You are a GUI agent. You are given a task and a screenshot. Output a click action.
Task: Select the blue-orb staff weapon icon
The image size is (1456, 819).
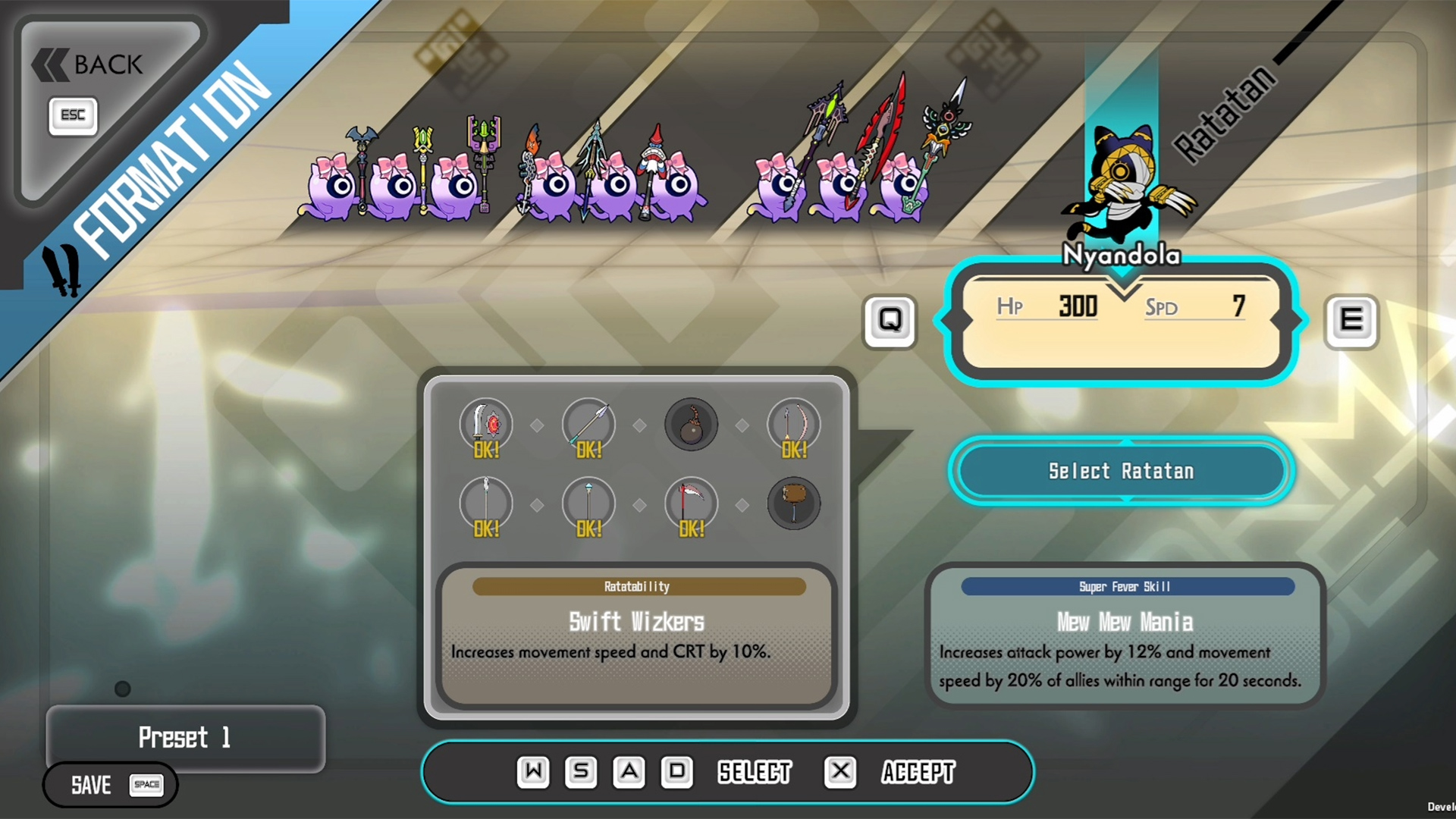(x=588, y=504)
